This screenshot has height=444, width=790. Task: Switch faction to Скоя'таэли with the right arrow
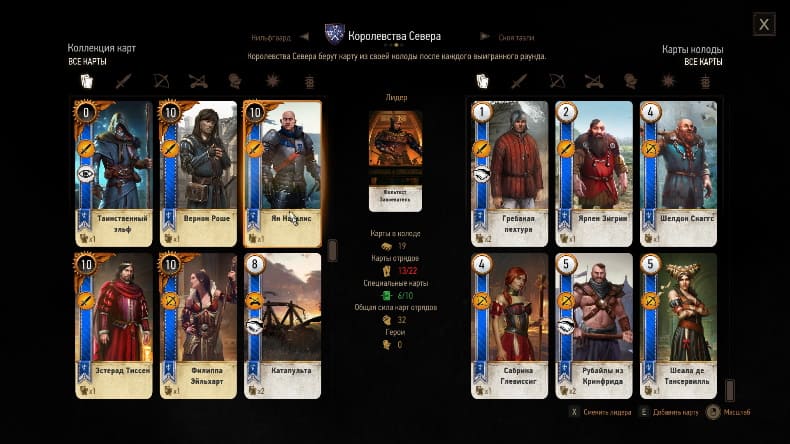click(486, 37)
